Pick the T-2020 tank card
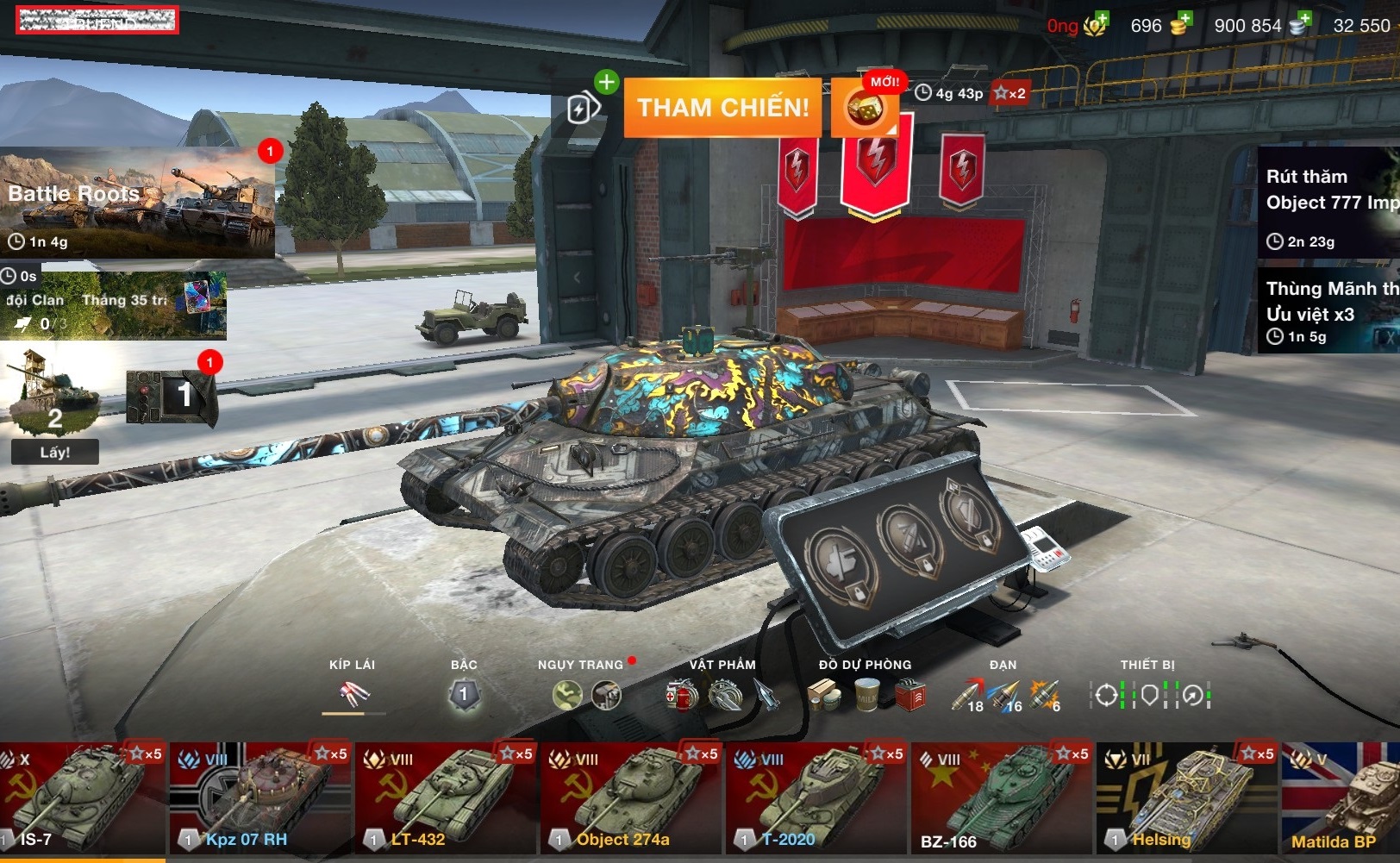The height and width of the screenshot is (863, 1400). coord(816,797)
